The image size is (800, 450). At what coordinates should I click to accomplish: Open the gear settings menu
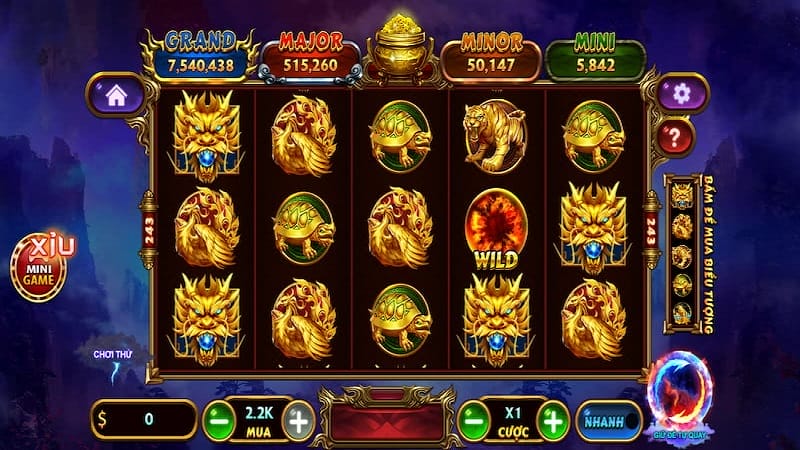click(683, 94)
